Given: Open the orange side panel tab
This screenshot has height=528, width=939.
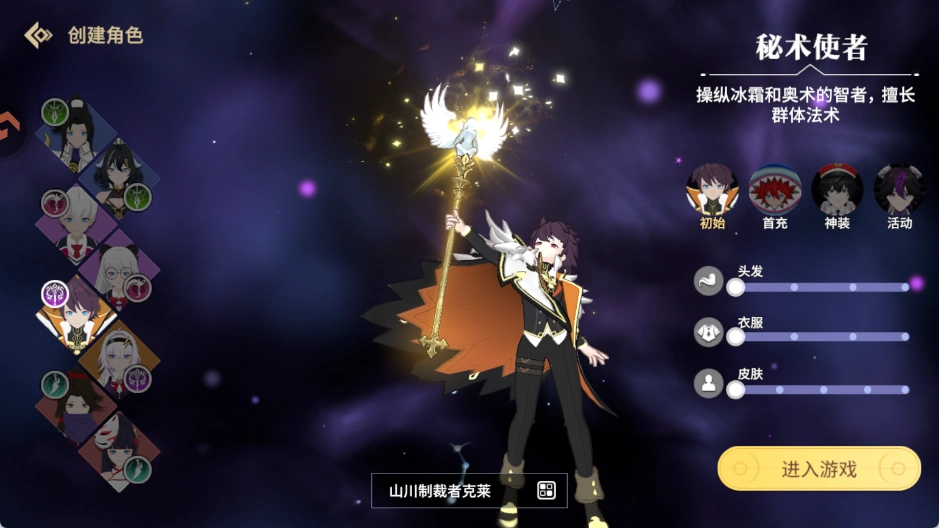Looking at the screenshot, I should (10, 130).
